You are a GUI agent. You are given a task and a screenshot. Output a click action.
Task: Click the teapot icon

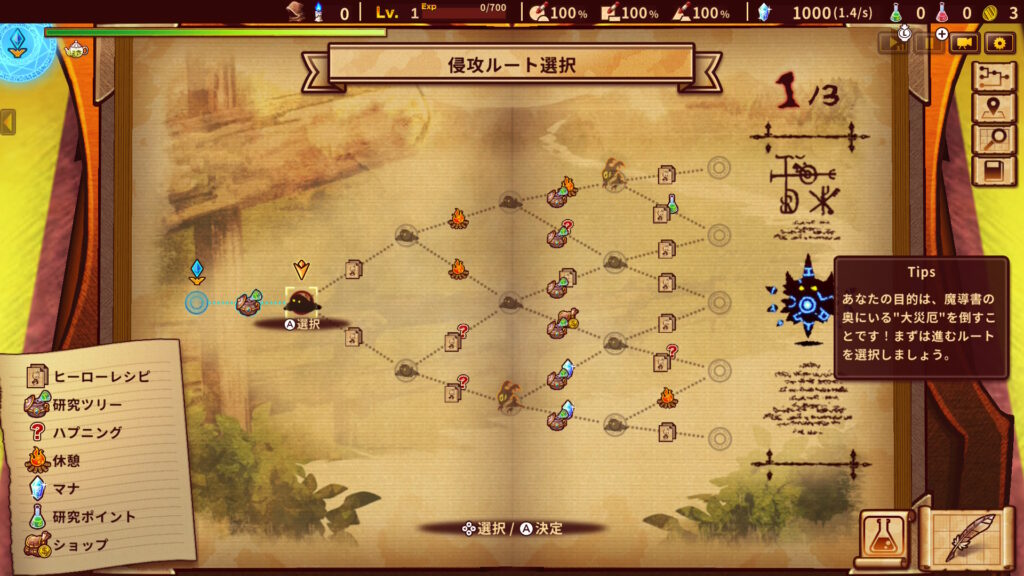click(74, 48)
